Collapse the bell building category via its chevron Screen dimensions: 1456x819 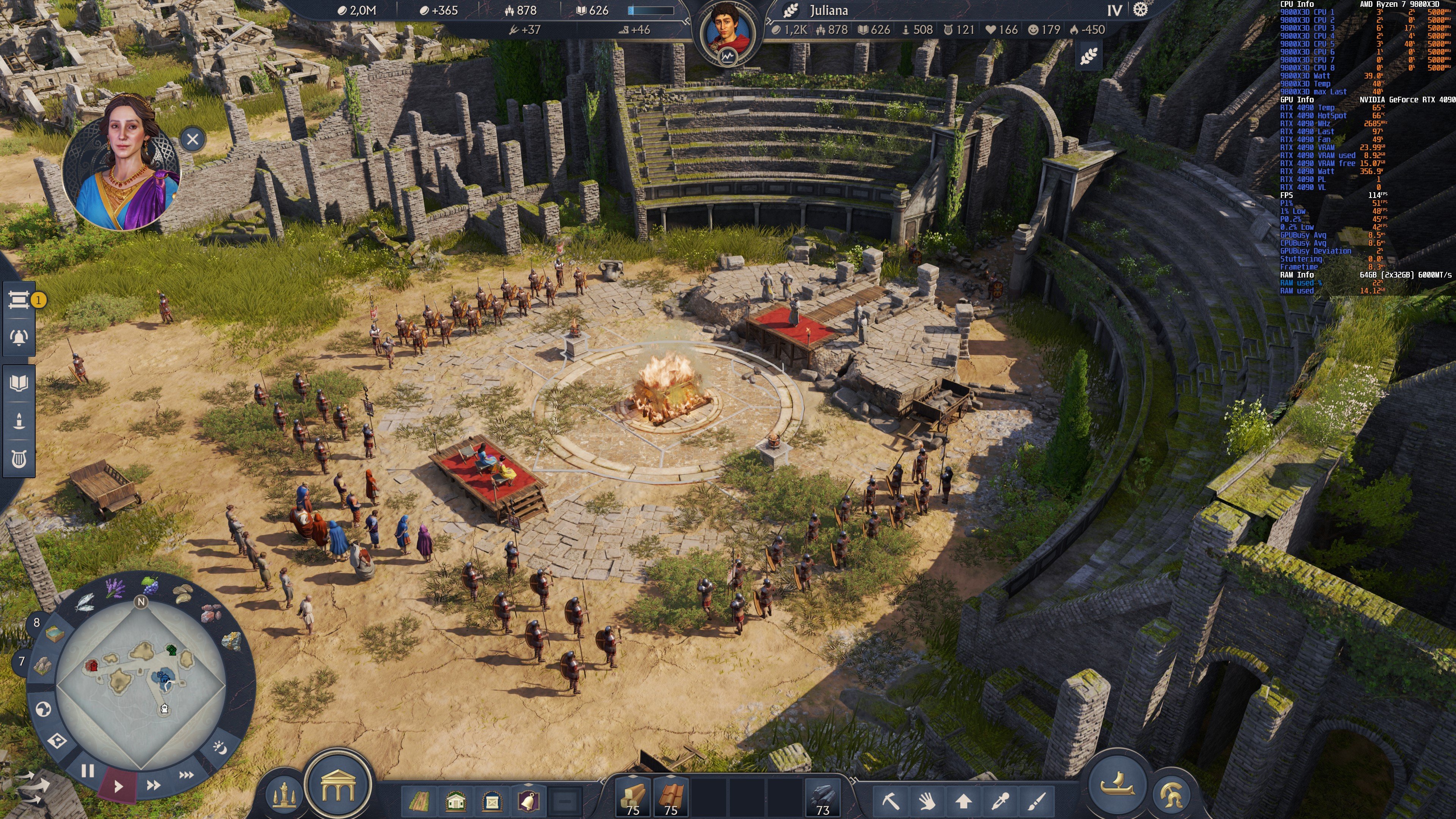529,784
